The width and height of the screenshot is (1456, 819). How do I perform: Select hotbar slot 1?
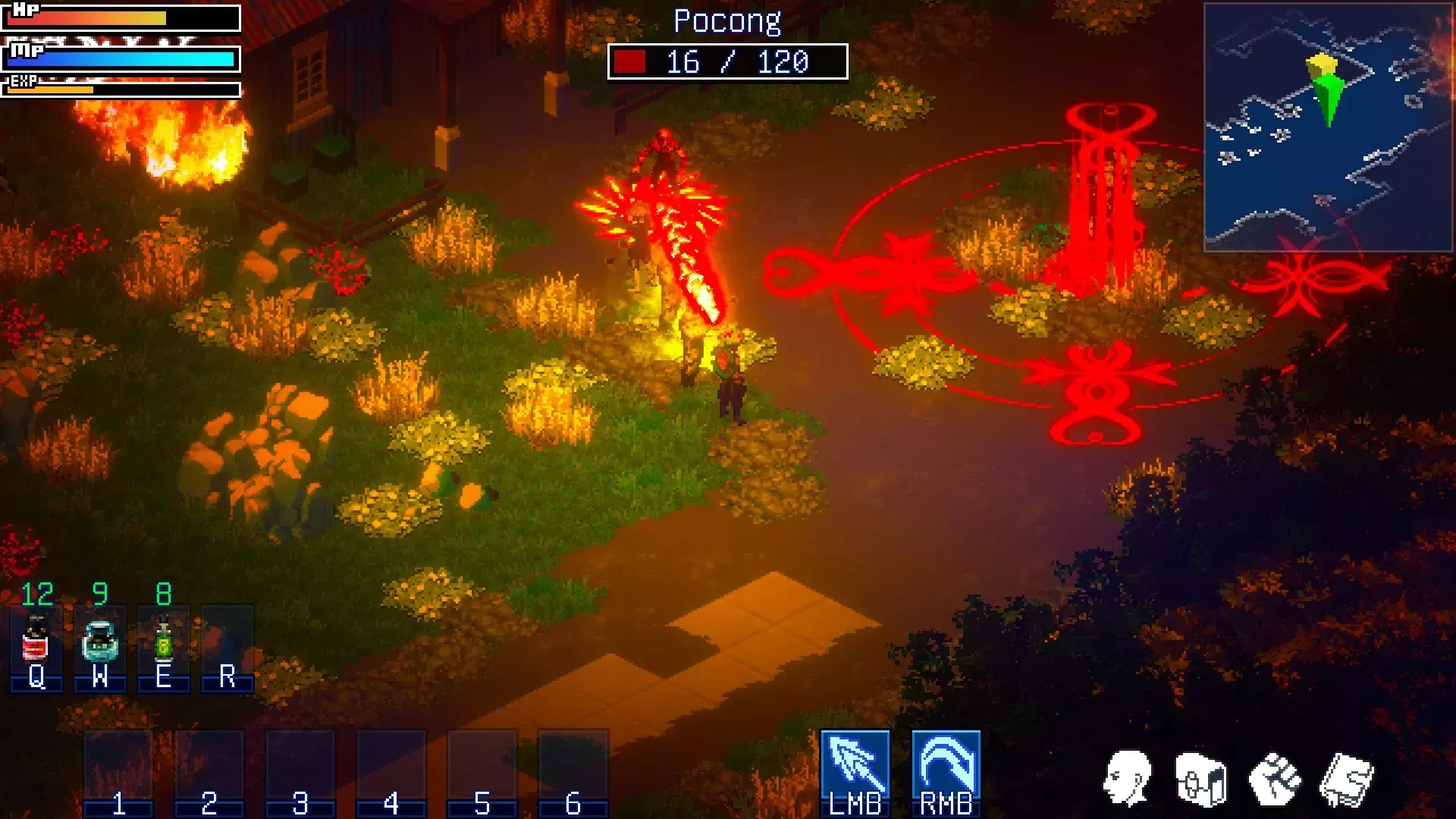[118, 772]
